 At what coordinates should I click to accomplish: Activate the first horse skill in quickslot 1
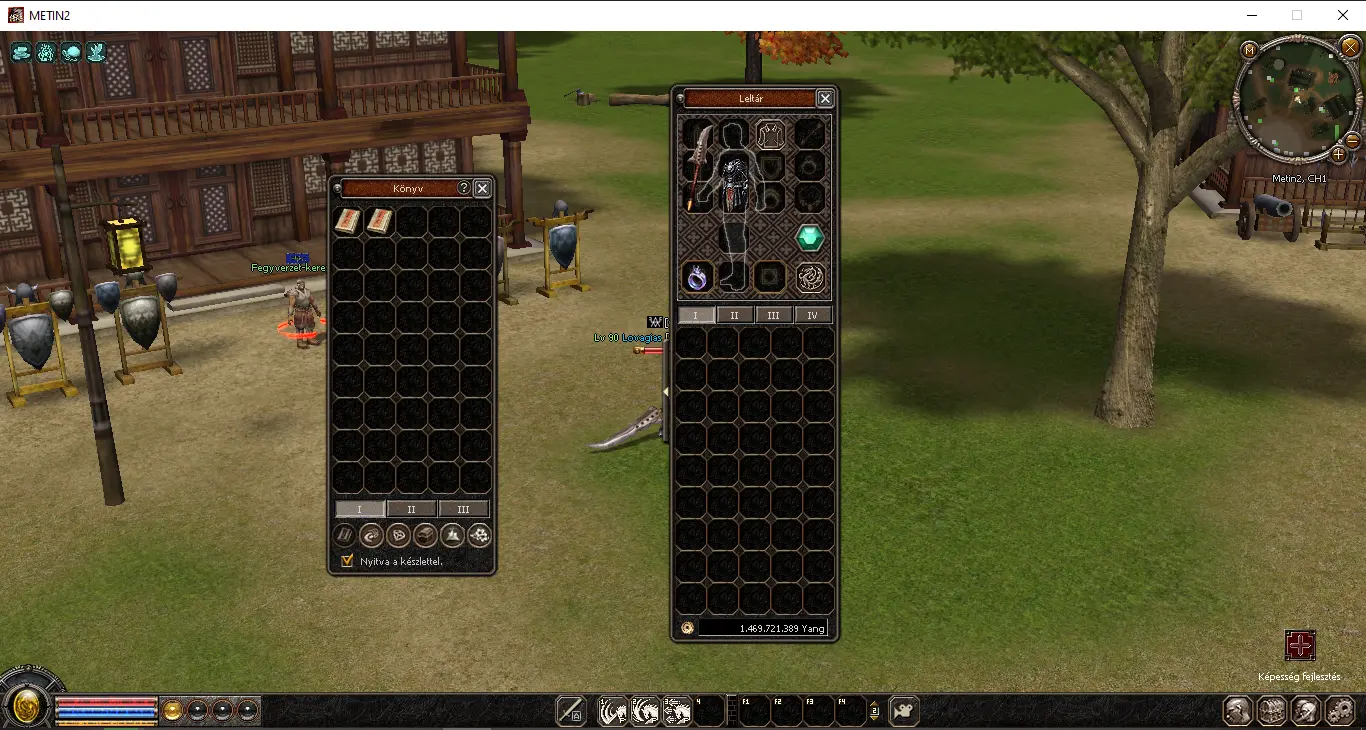point(612,711)
